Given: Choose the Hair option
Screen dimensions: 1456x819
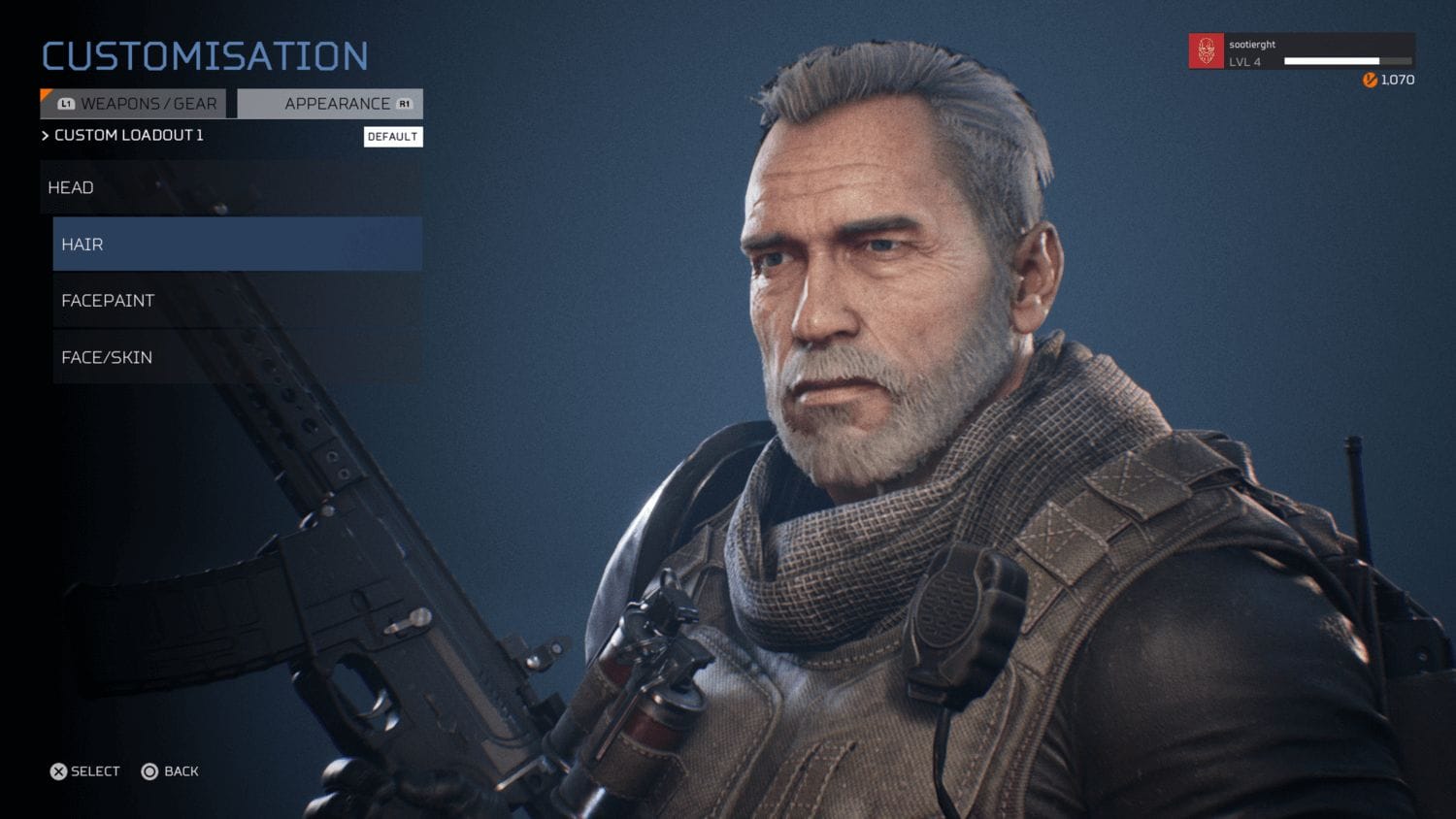Looking at the screenshot, I should click(237, 245).
